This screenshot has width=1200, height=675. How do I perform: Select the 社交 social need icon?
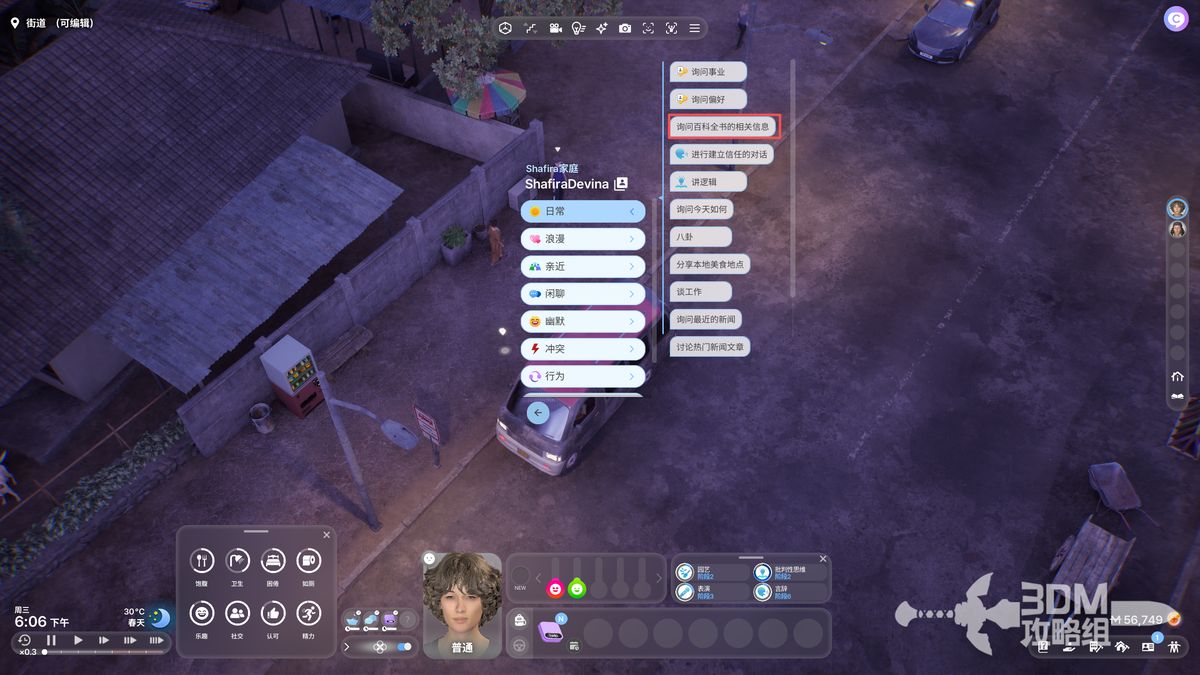237,613
